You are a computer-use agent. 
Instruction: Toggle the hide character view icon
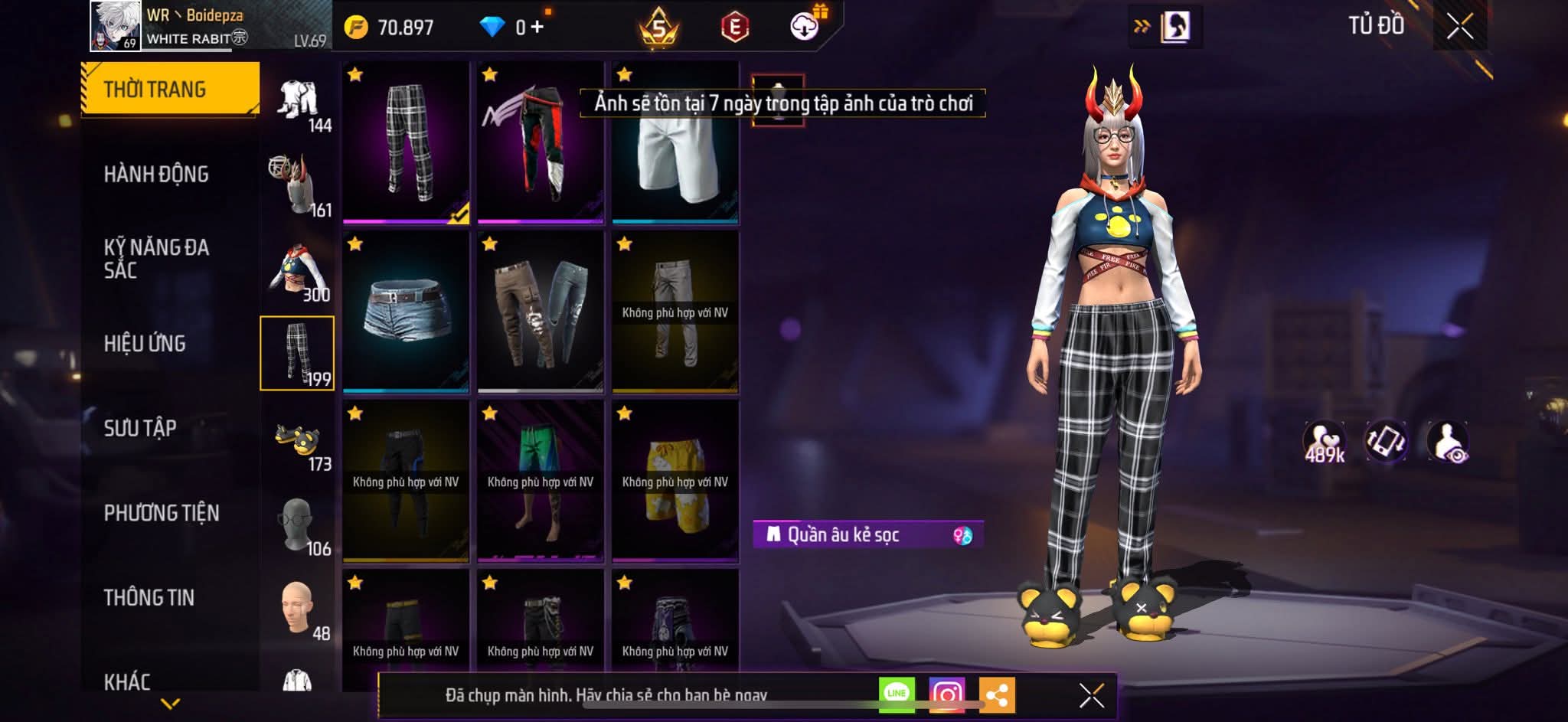coord(1447,442)
